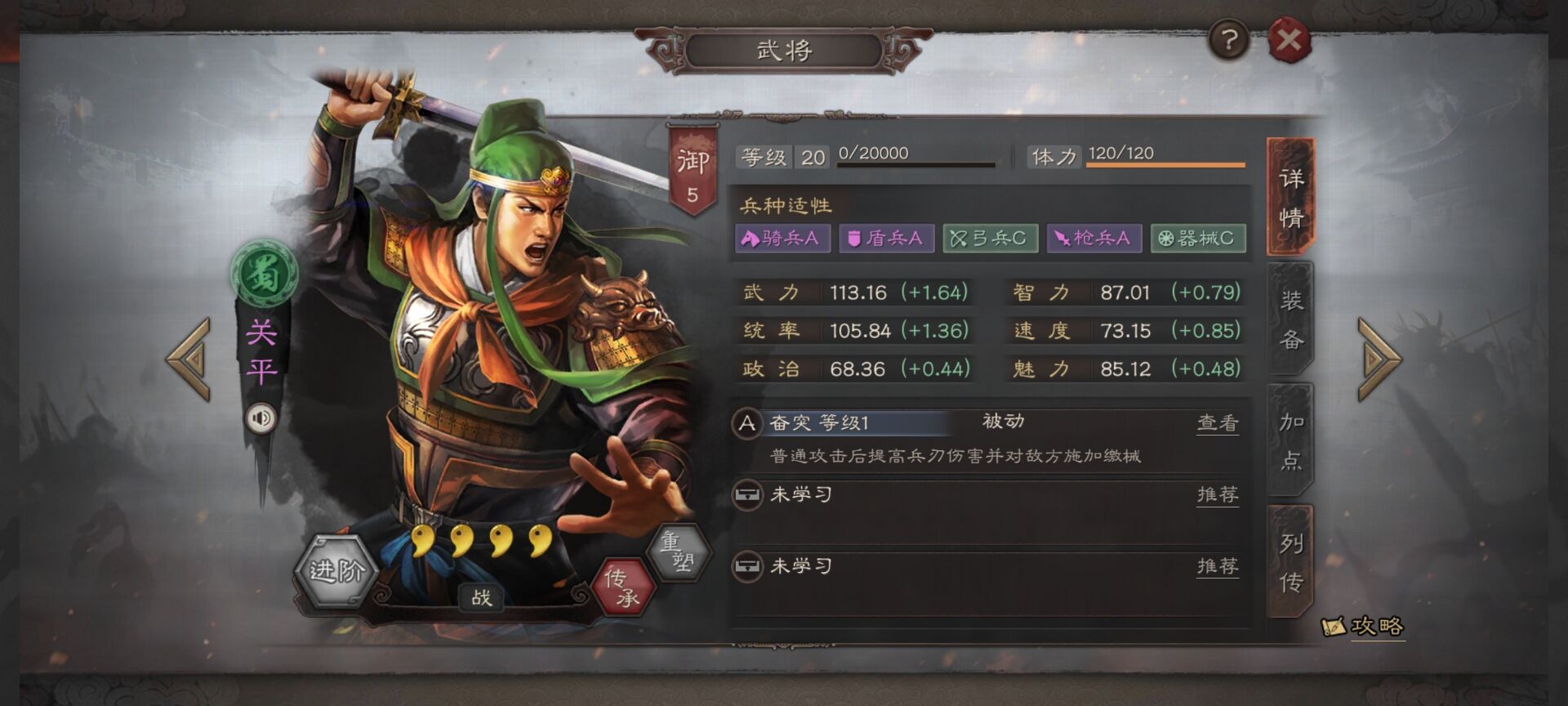This screenshot has width=1568, height=706.
Task: Select the 器械C siege machine aptitude icon
Action: pos(1197,239)
